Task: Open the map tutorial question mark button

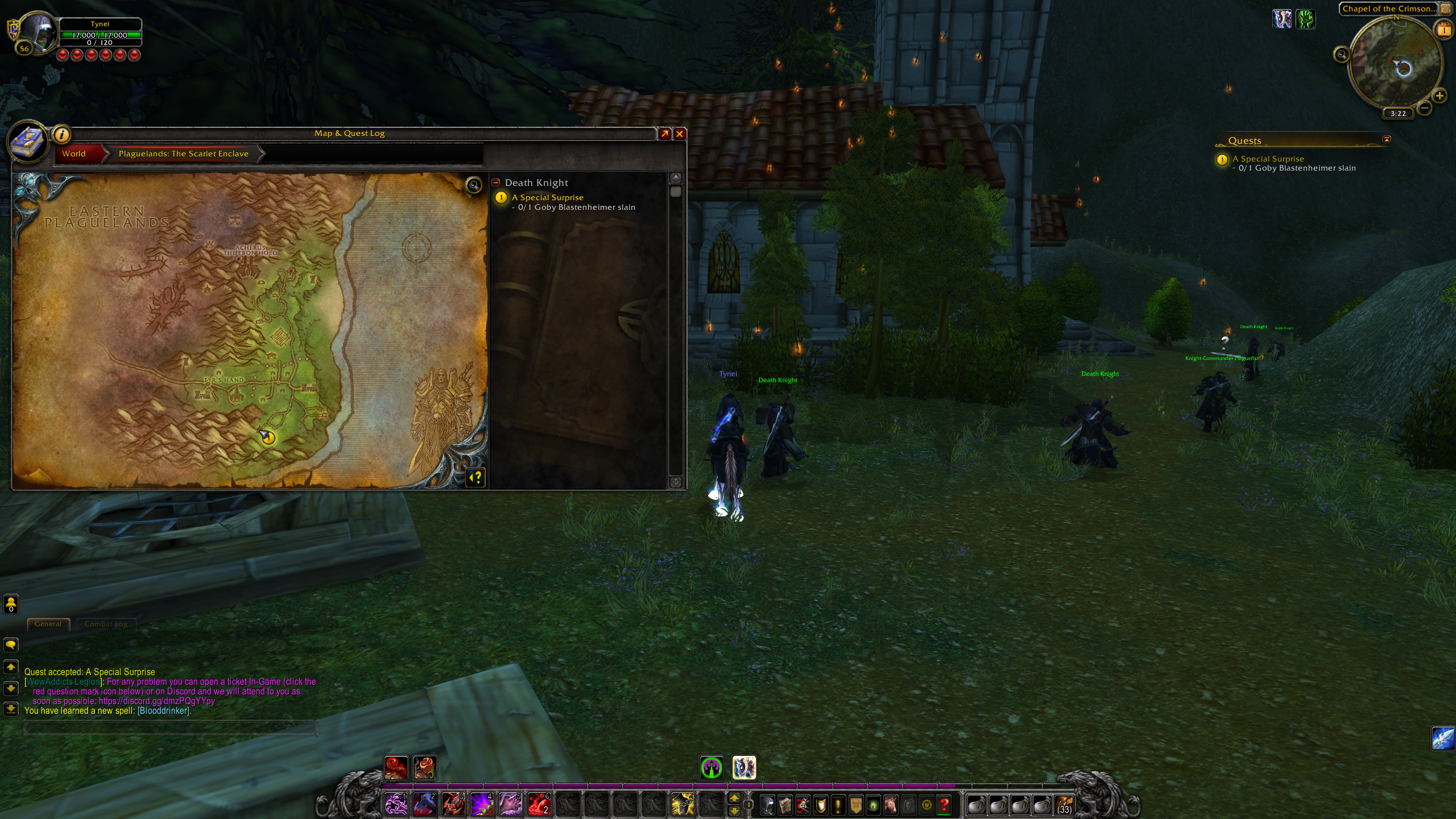Action: point(476,477)
